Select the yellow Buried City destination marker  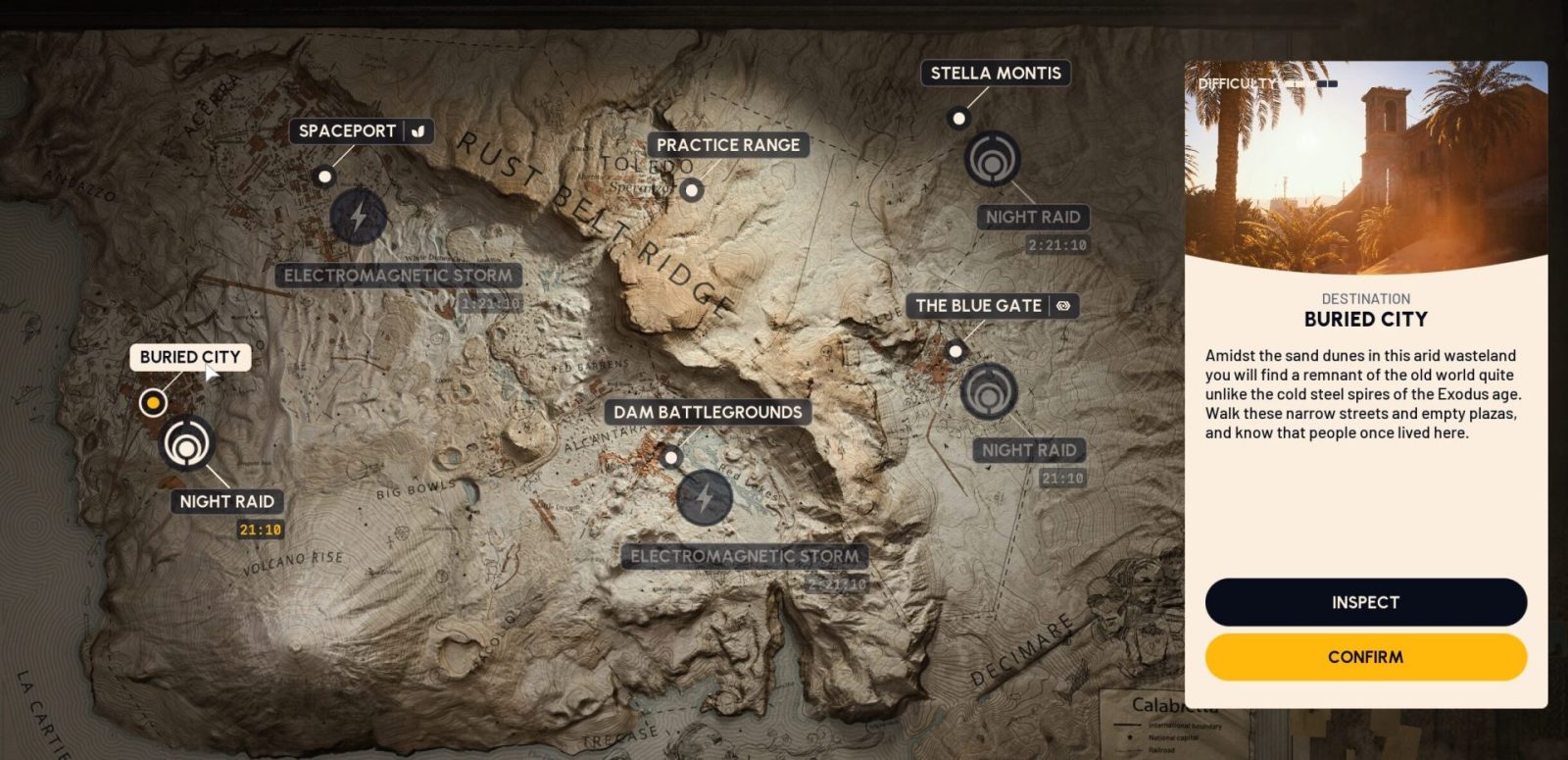tap(154, 401)
